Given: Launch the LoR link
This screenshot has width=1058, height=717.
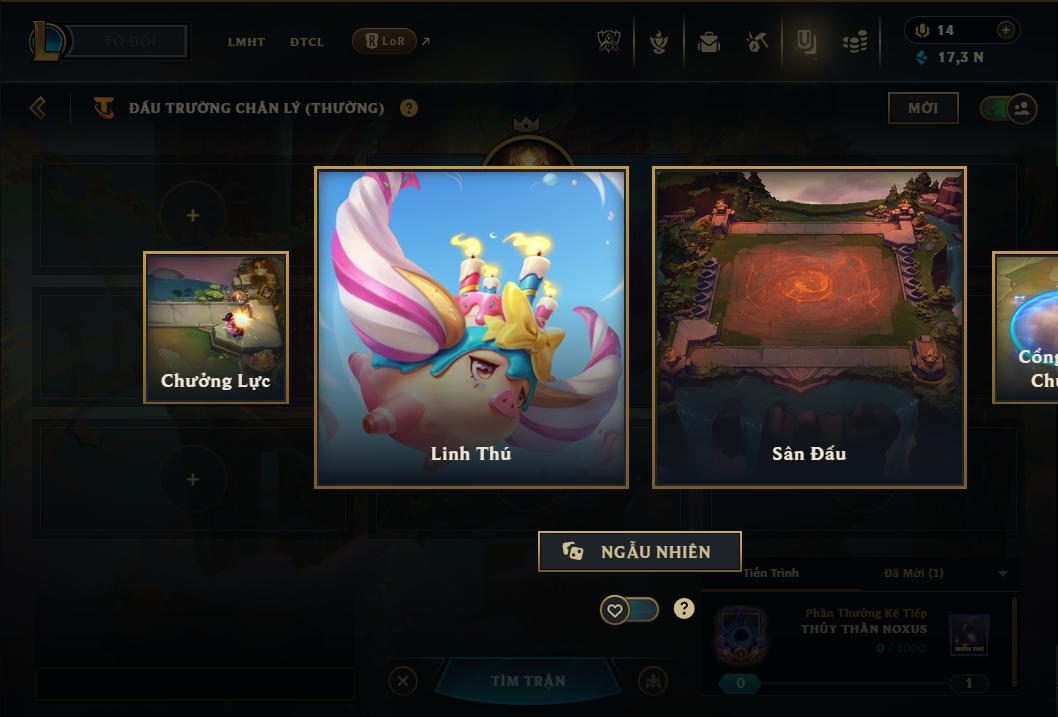Looking at the screenshot, I should coord(385,41).
